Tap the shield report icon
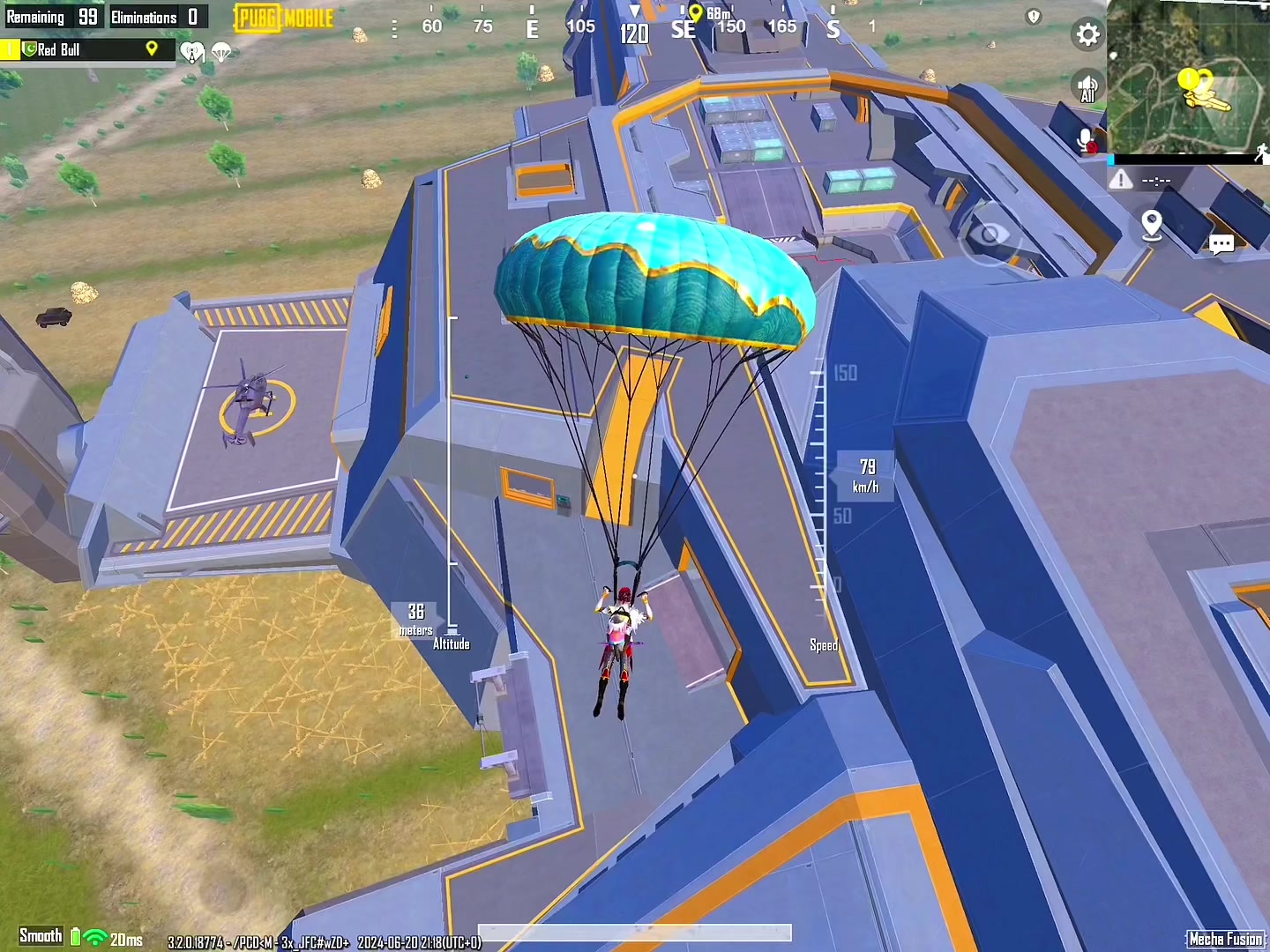The image size is (1270, 952). click(1034, 17)
